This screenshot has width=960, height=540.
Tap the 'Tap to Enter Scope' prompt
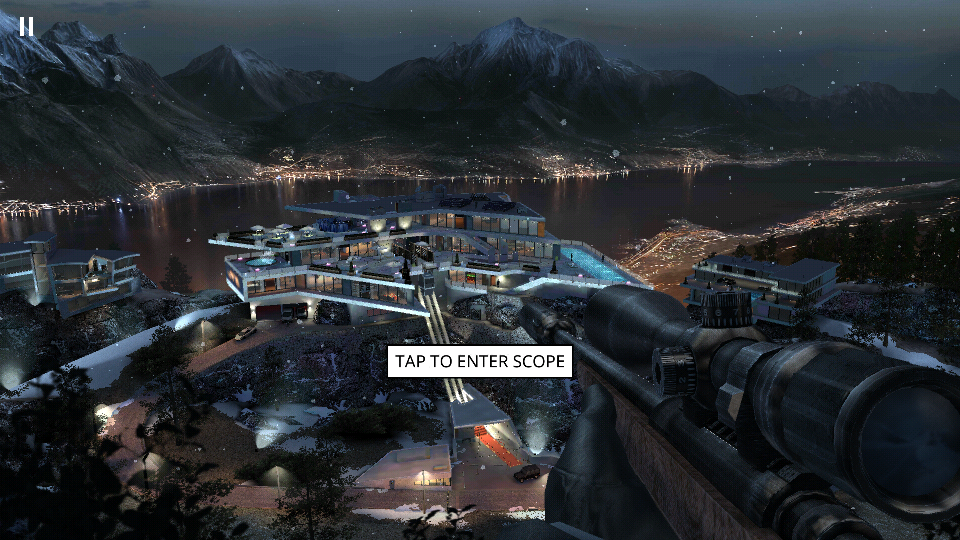coord(479,361)
